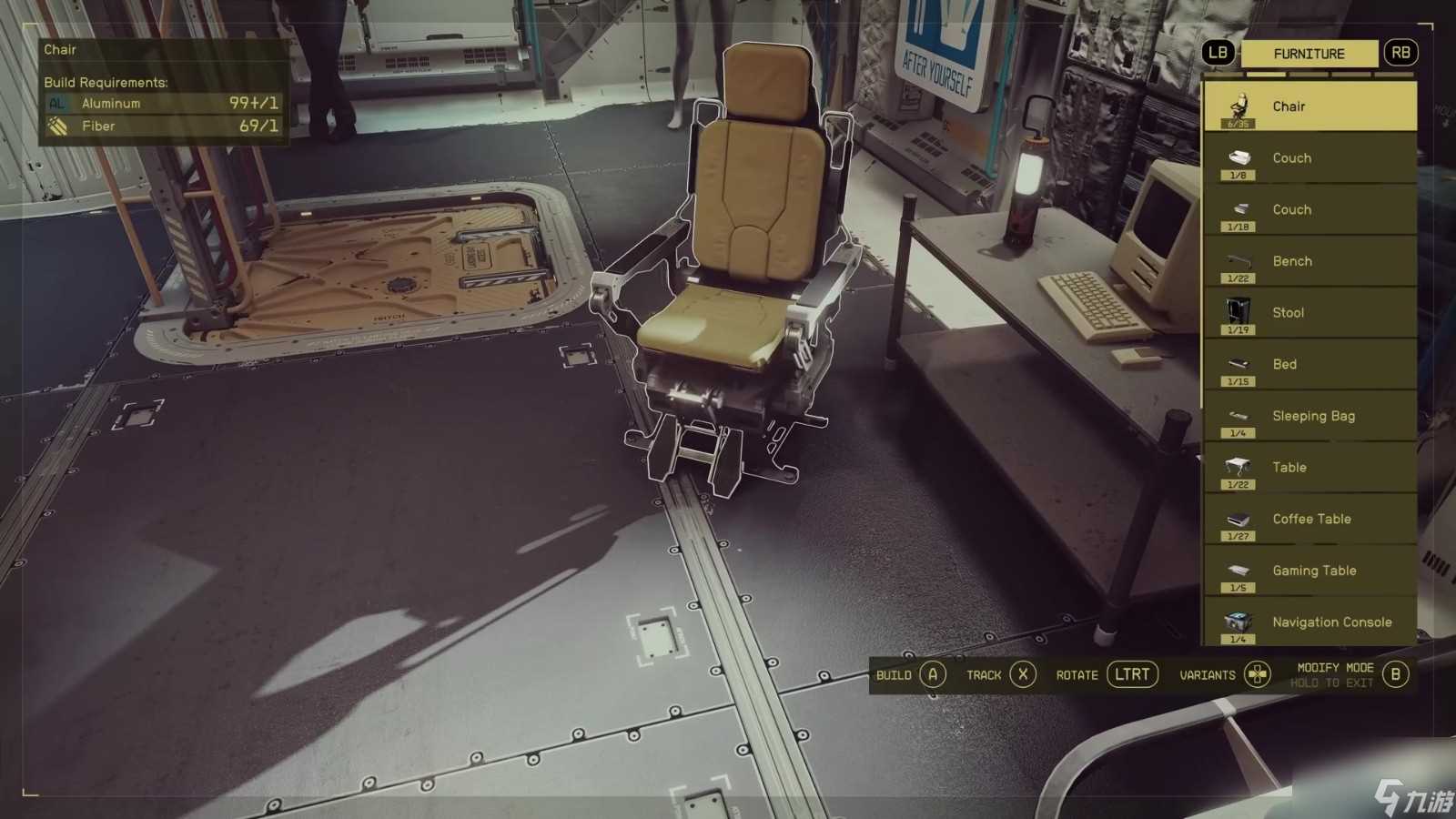
Task: Select the Gaming Table menu entry
Action: (1236, 571)
